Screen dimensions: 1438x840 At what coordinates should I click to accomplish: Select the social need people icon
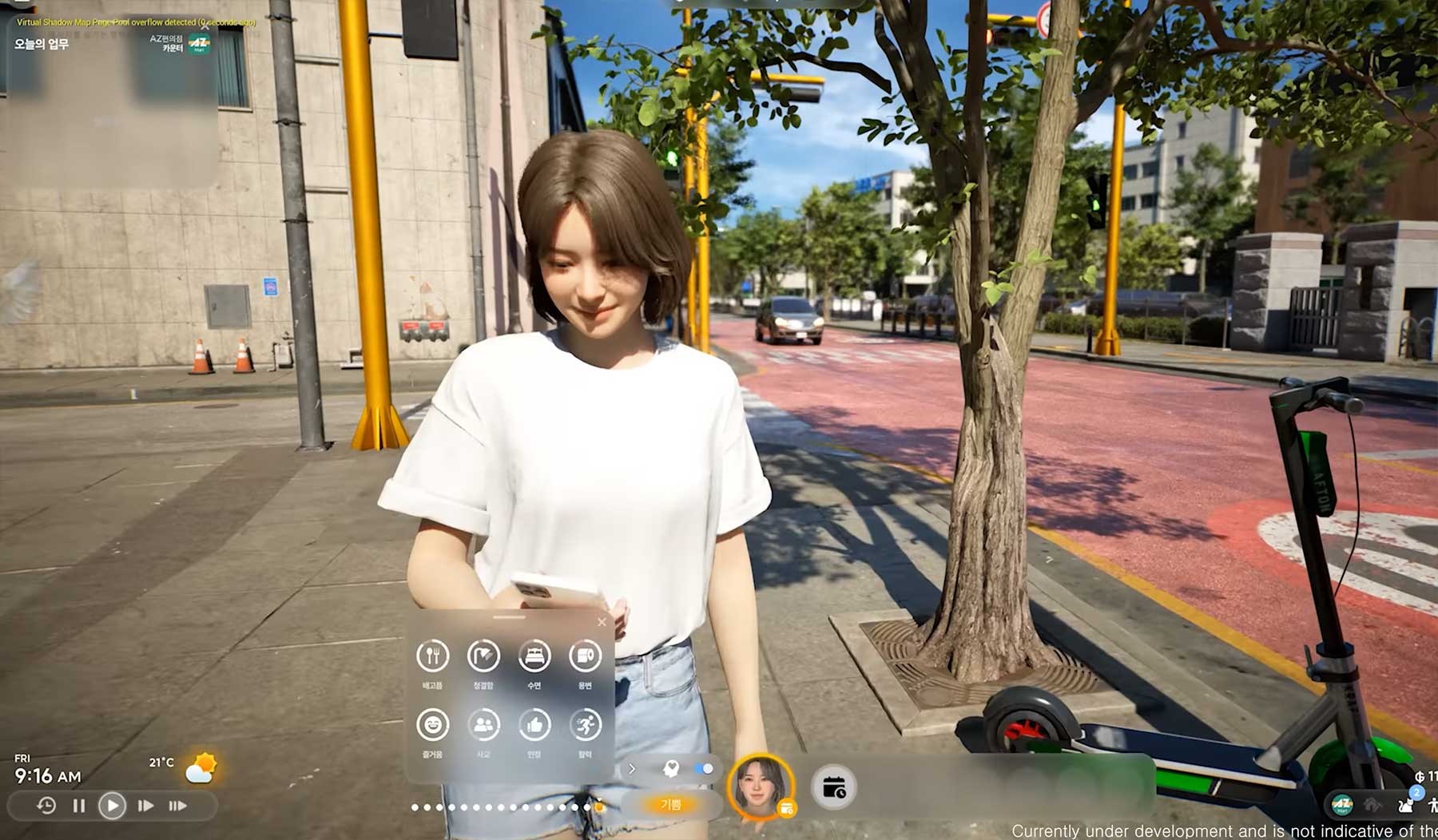[483, 725]
